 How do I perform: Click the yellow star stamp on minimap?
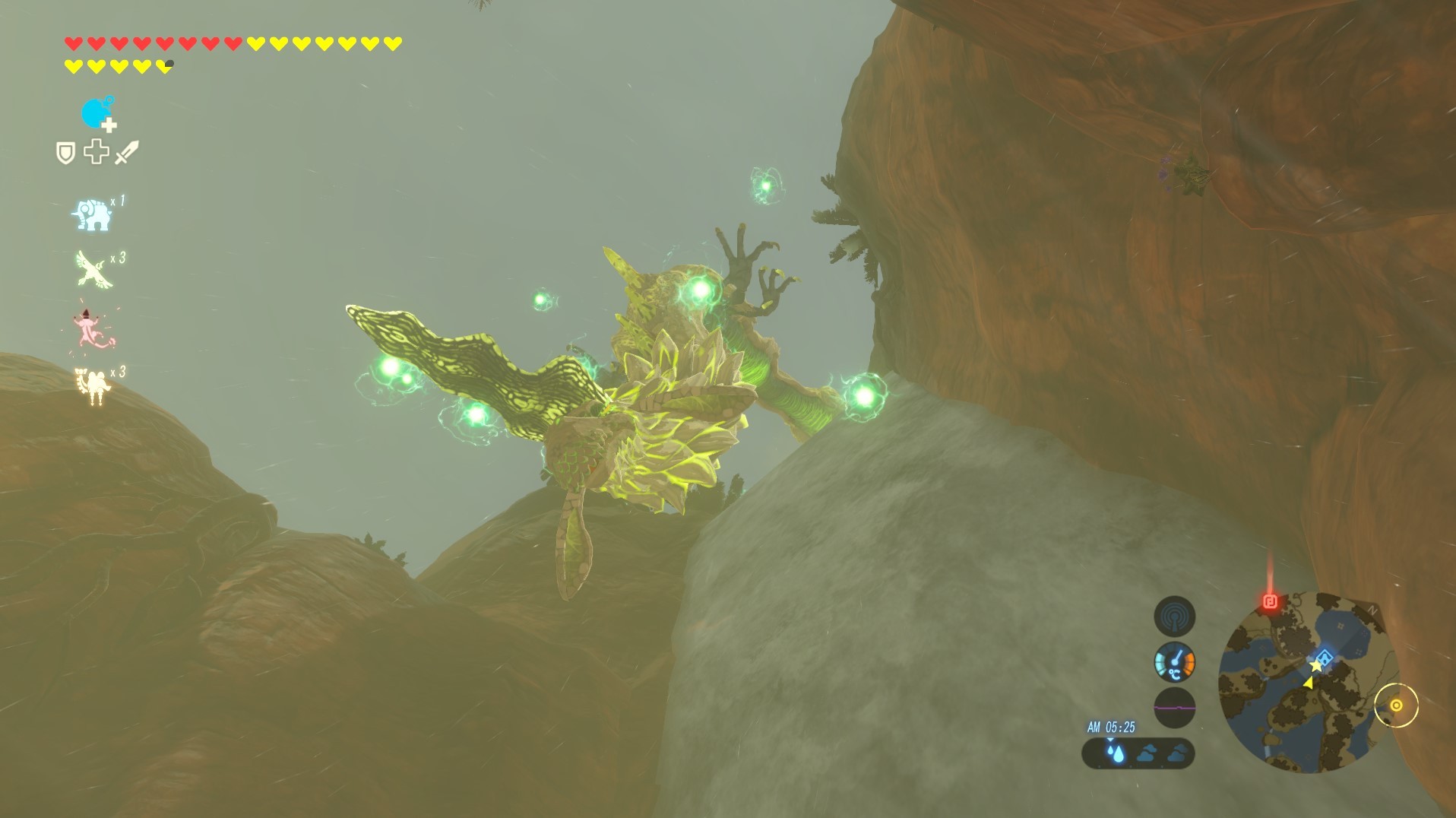pyautogui.click(x=1315, y=666)
